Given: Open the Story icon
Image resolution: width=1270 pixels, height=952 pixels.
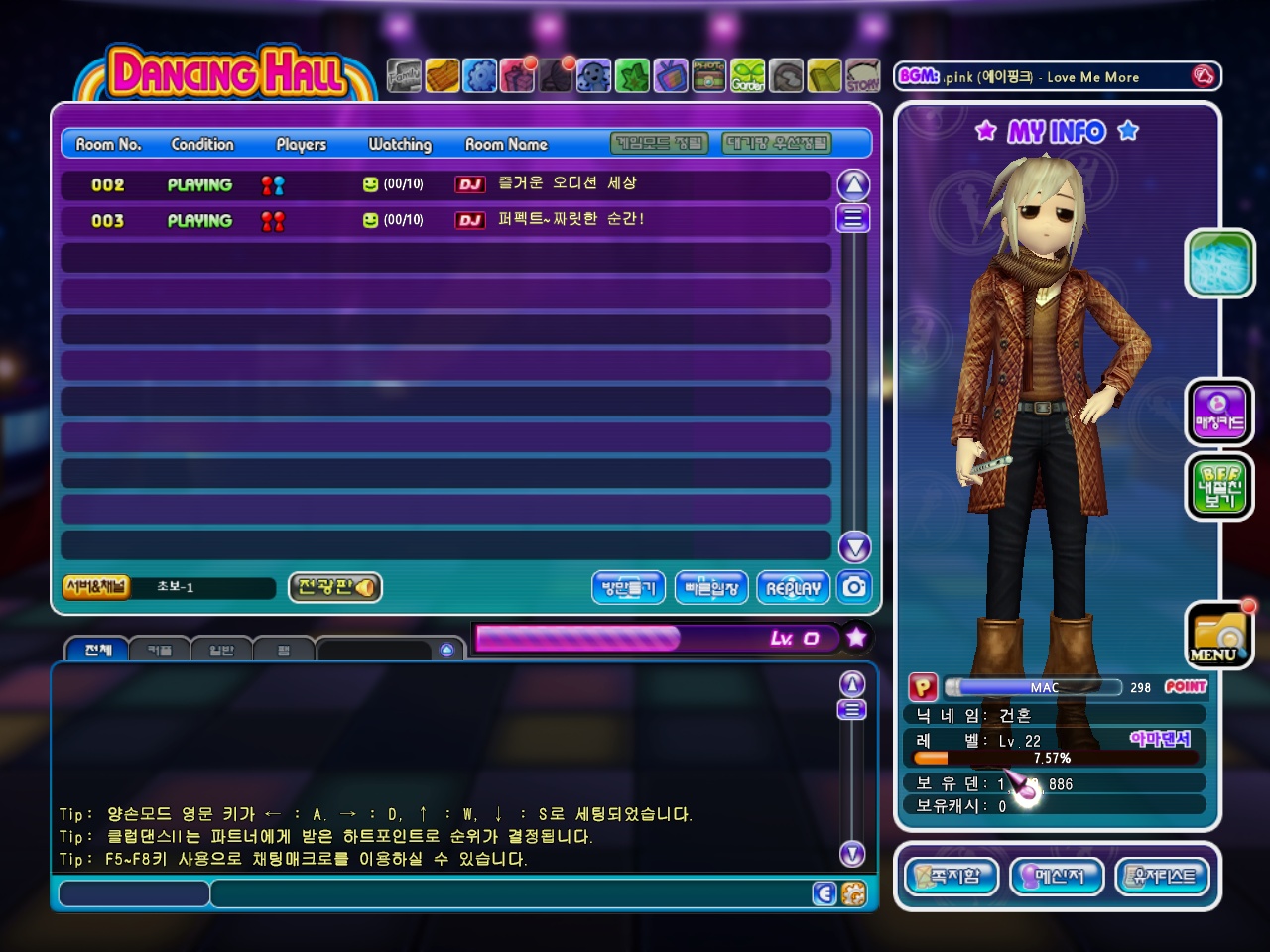Looking at the screenshot, I should point(862,75).
